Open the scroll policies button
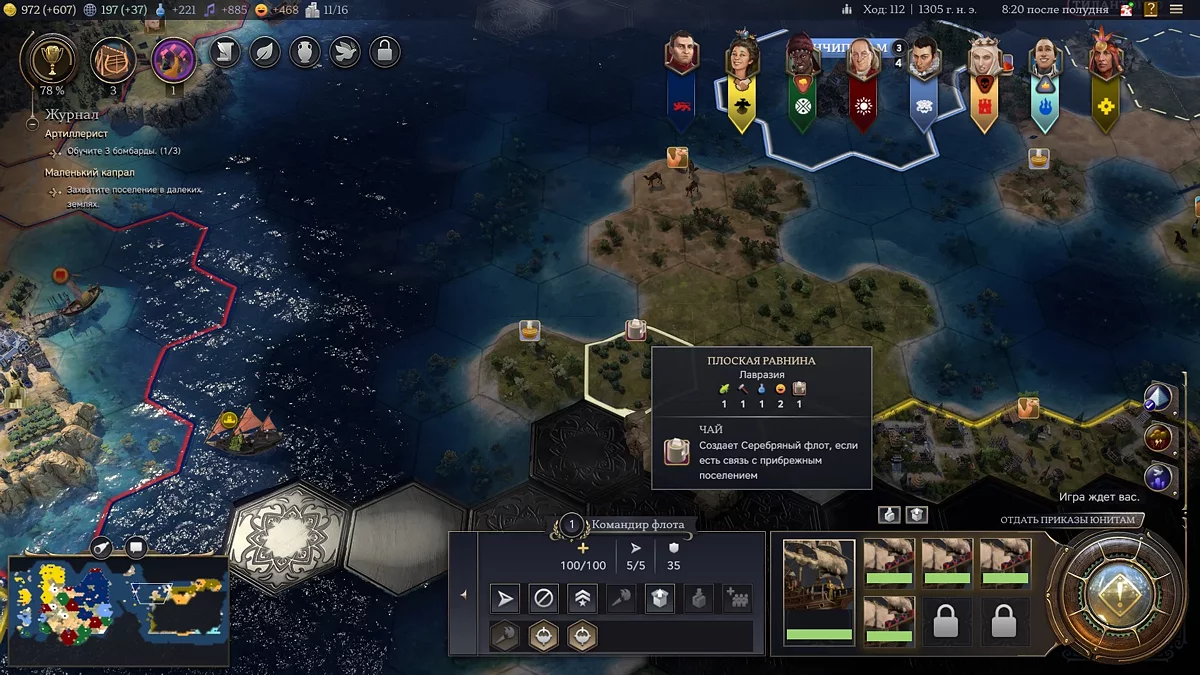This screenshot has height=675, width=1200. coord(226,52)
